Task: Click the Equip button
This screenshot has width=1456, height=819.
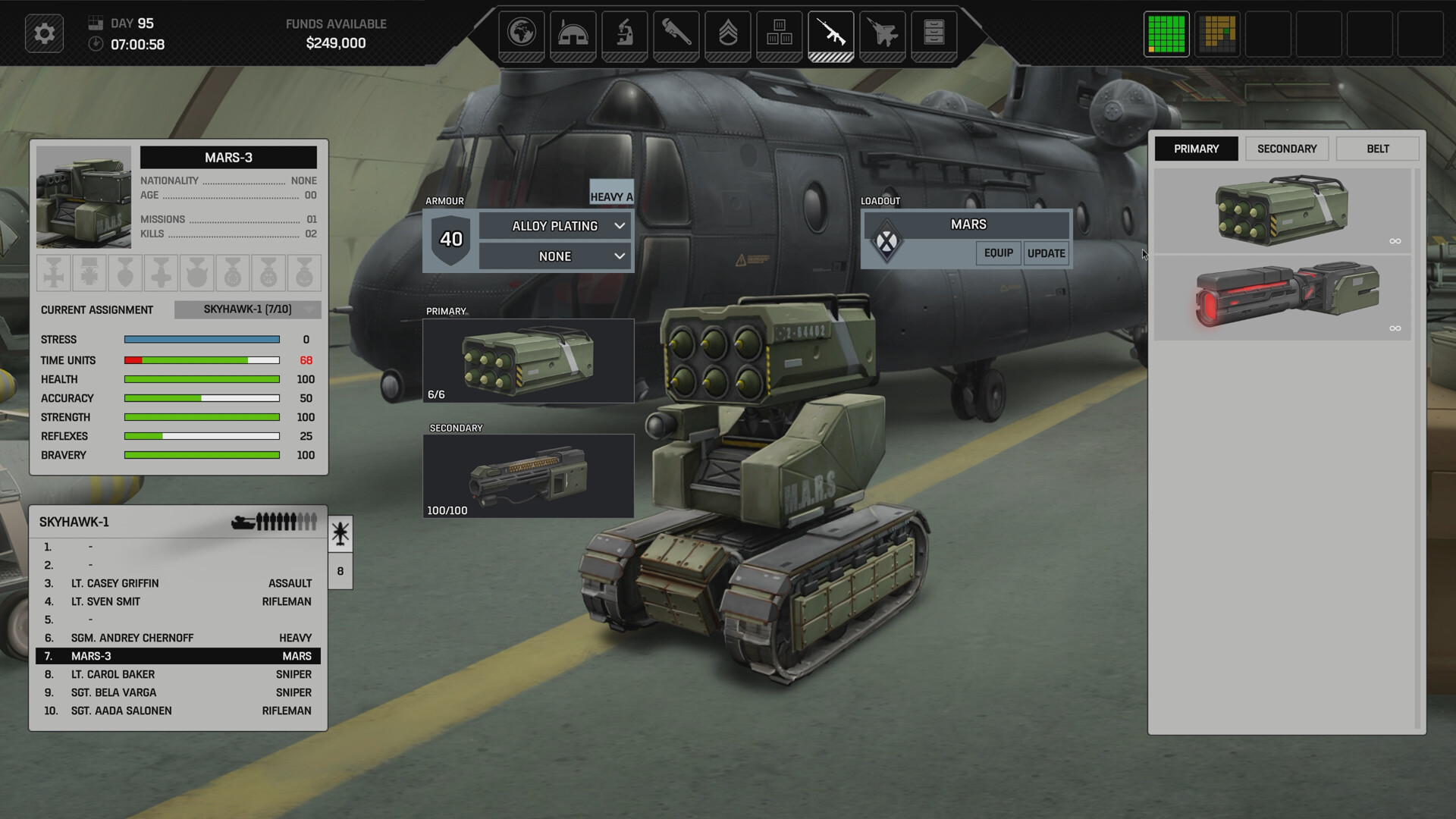Action: pos(998,254)
